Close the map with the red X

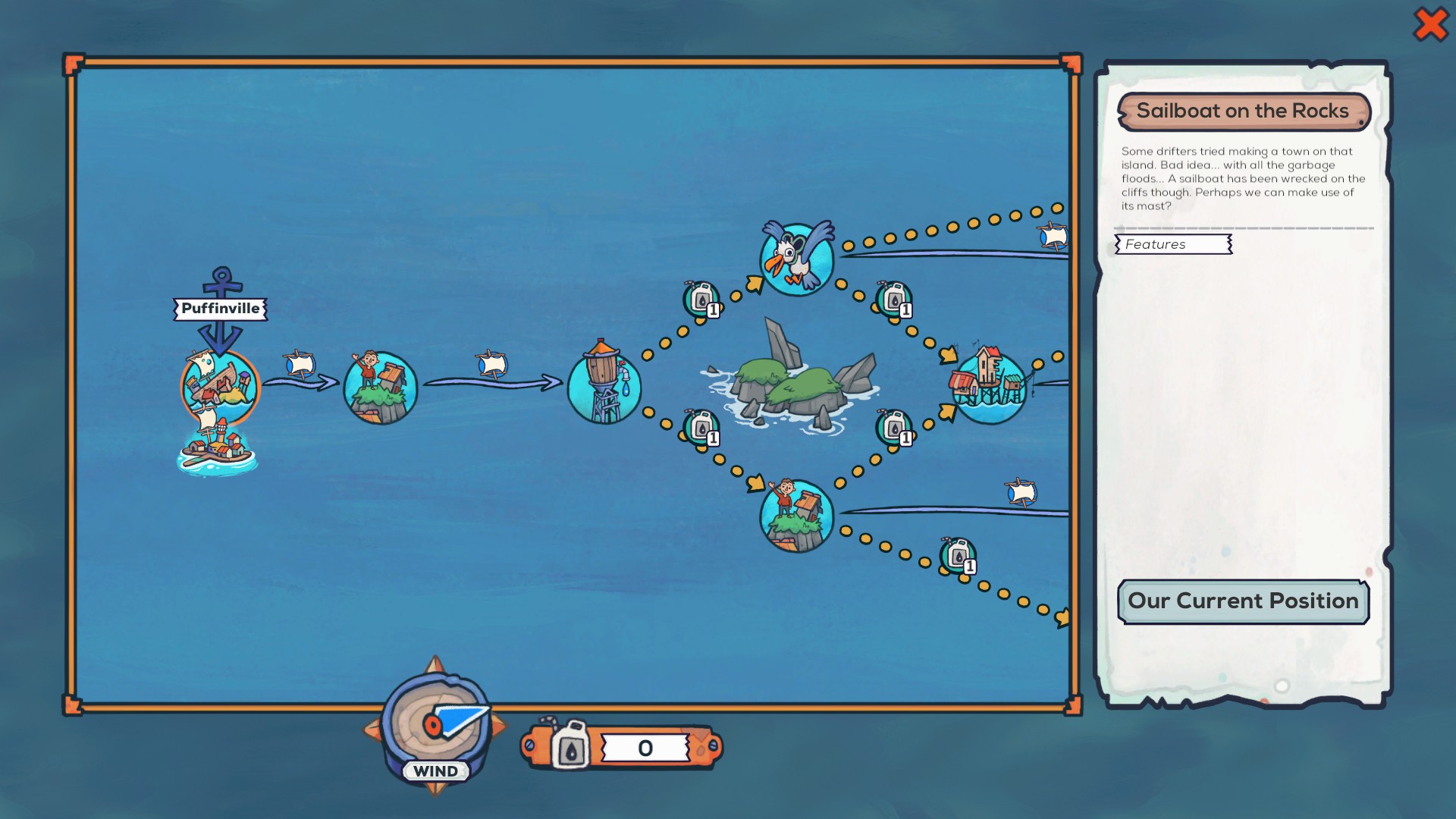coord(1430,24)
